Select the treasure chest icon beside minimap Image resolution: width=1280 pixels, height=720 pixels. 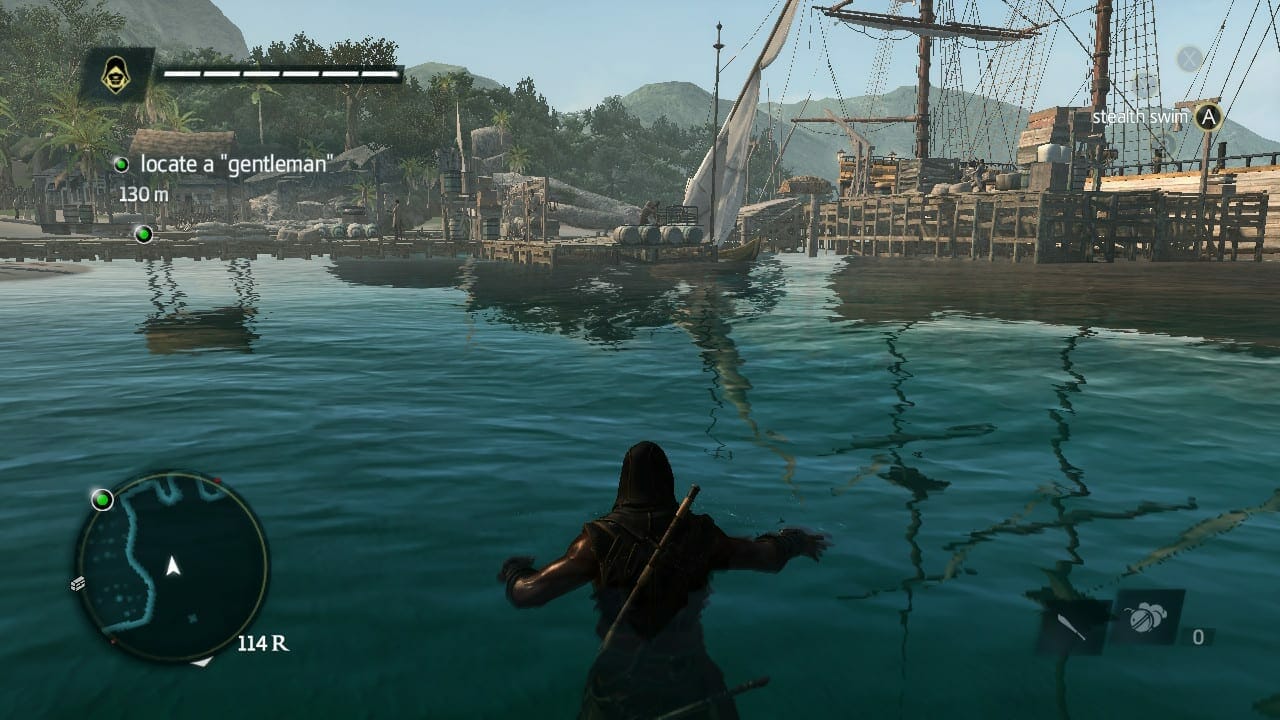coord(78,584)
